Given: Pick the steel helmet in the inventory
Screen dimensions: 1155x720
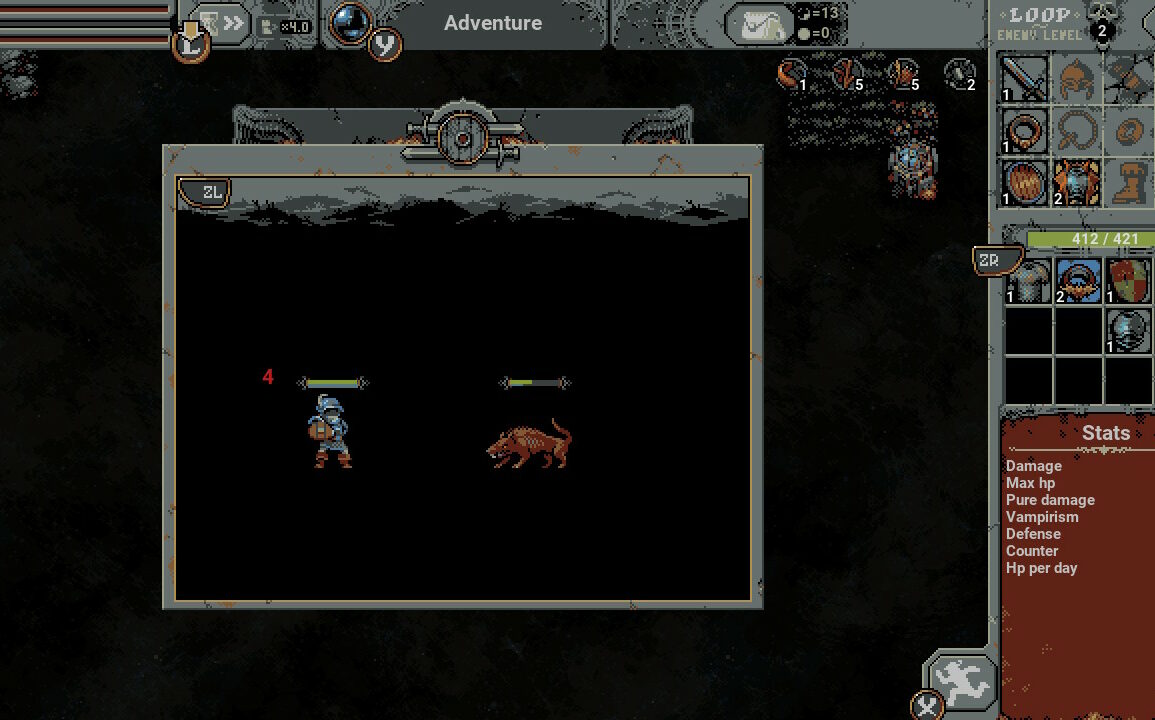Looking at the screenshot, I should pyautogui.click(x=1129, y=331).
